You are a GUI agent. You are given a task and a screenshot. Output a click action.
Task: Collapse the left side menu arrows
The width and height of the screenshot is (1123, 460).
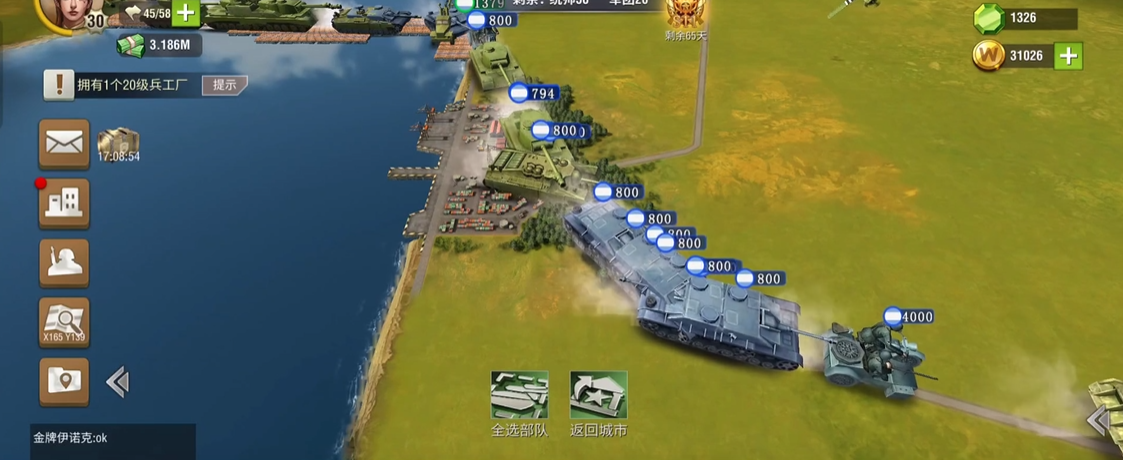117,381
